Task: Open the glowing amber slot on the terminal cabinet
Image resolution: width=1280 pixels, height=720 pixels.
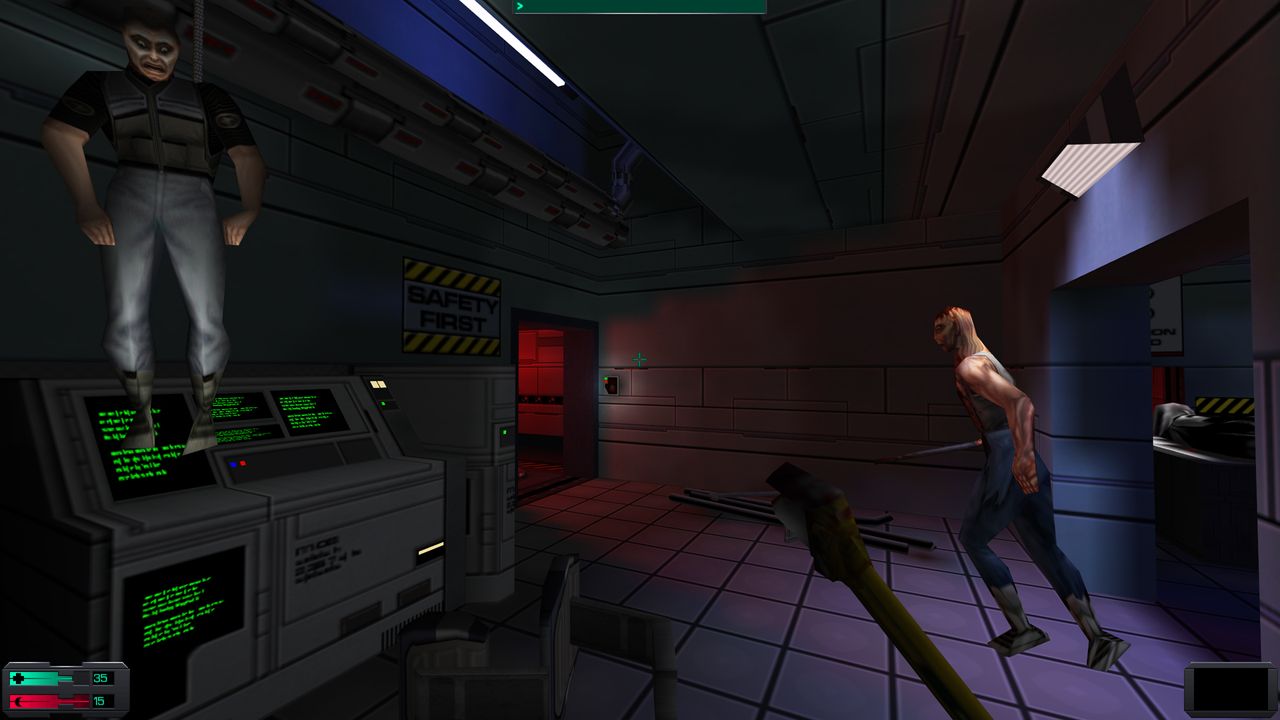Action: click(432, 548)
